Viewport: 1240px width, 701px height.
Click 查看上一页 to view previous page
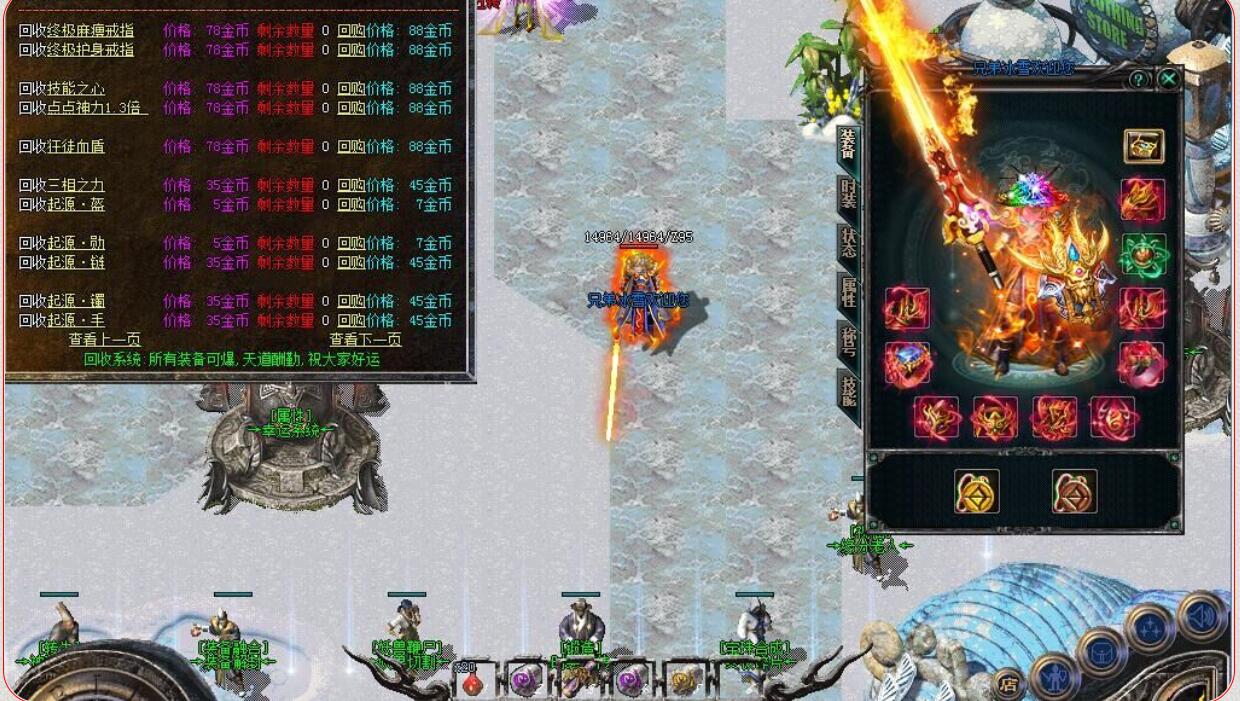coord(104,339)
